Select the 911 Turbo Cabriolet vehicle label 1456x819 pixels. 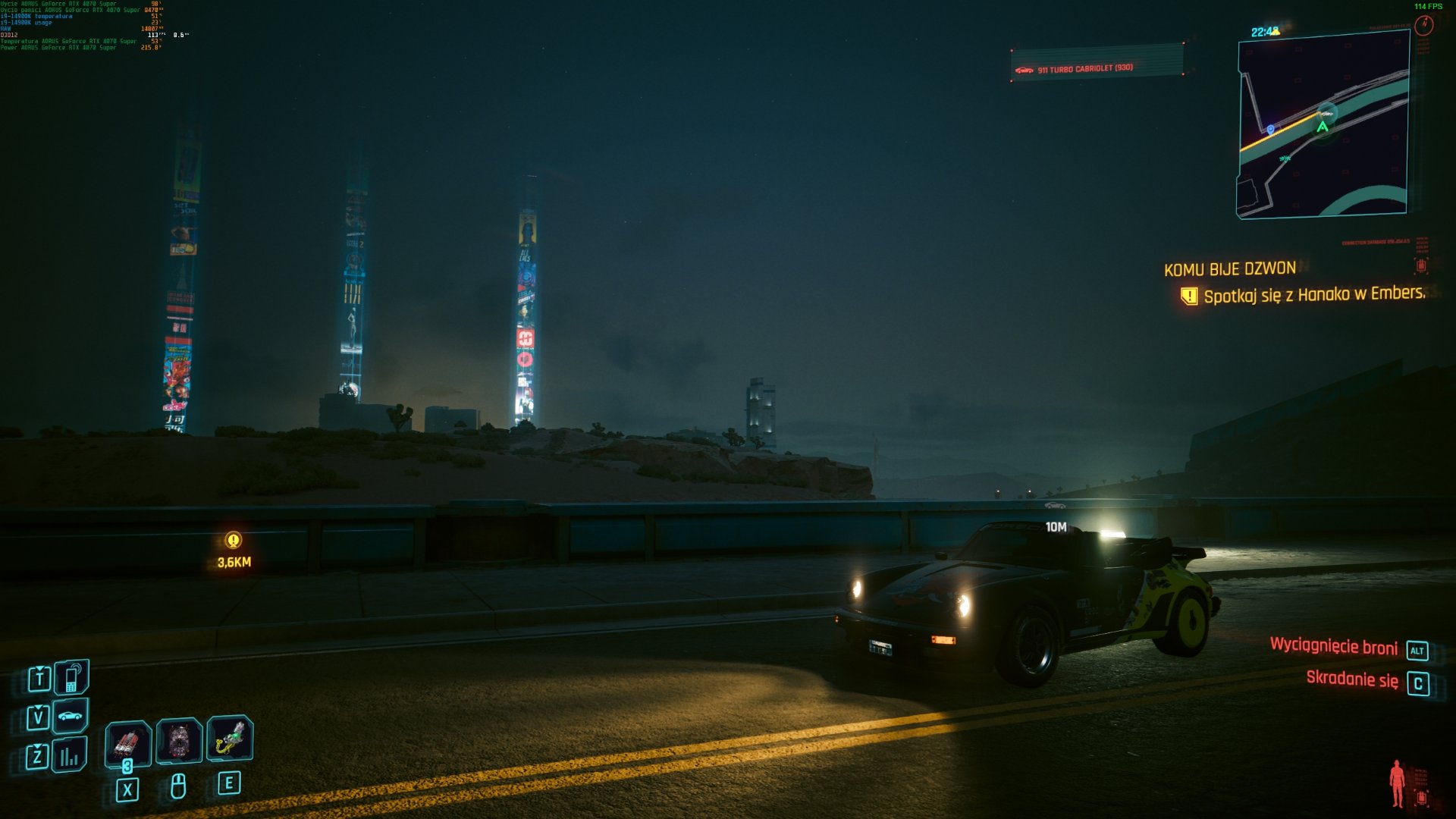click(1084, 69)
